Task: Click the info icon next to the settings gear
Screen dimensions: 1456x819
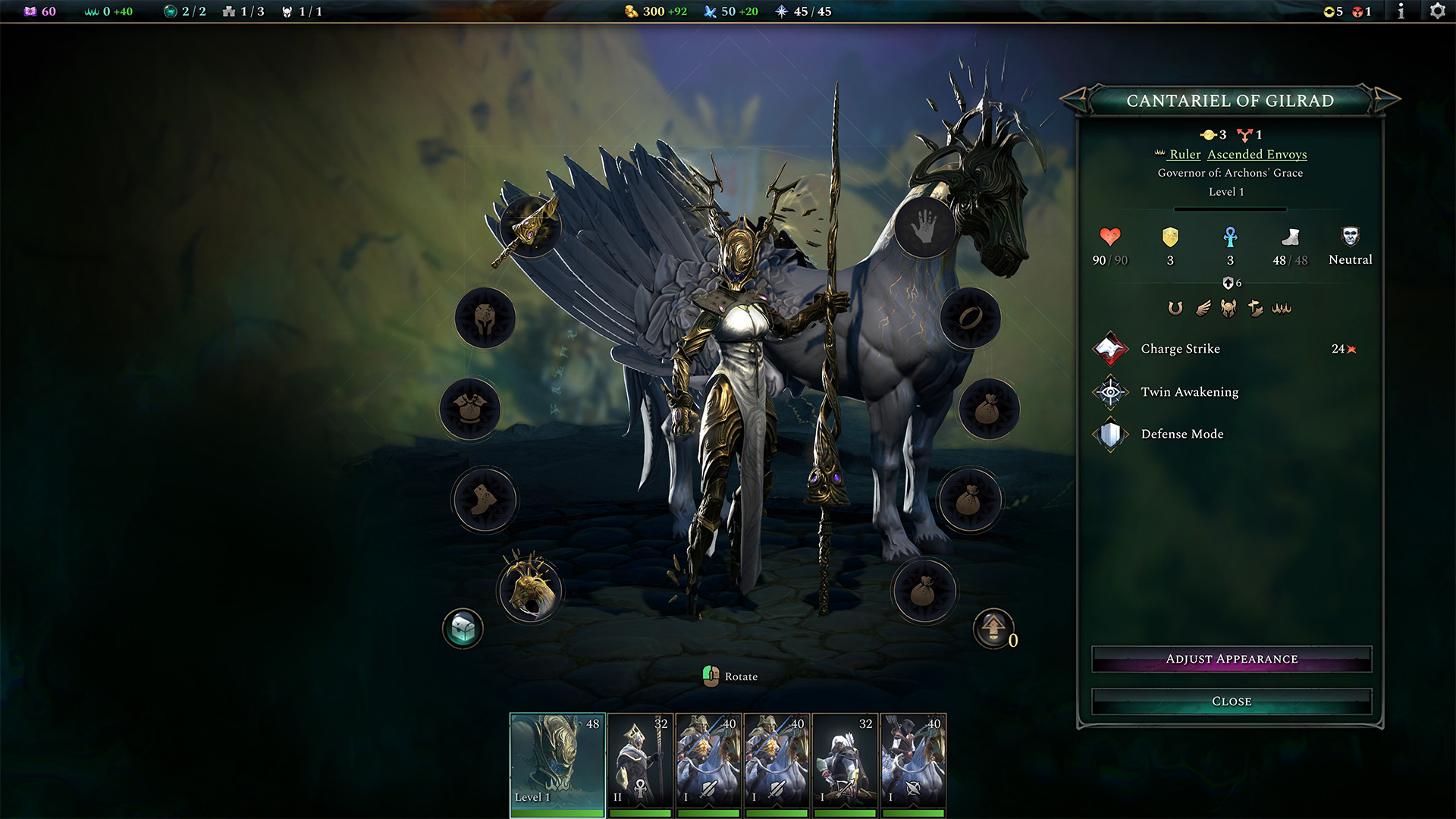Action: pos(1400,11)
